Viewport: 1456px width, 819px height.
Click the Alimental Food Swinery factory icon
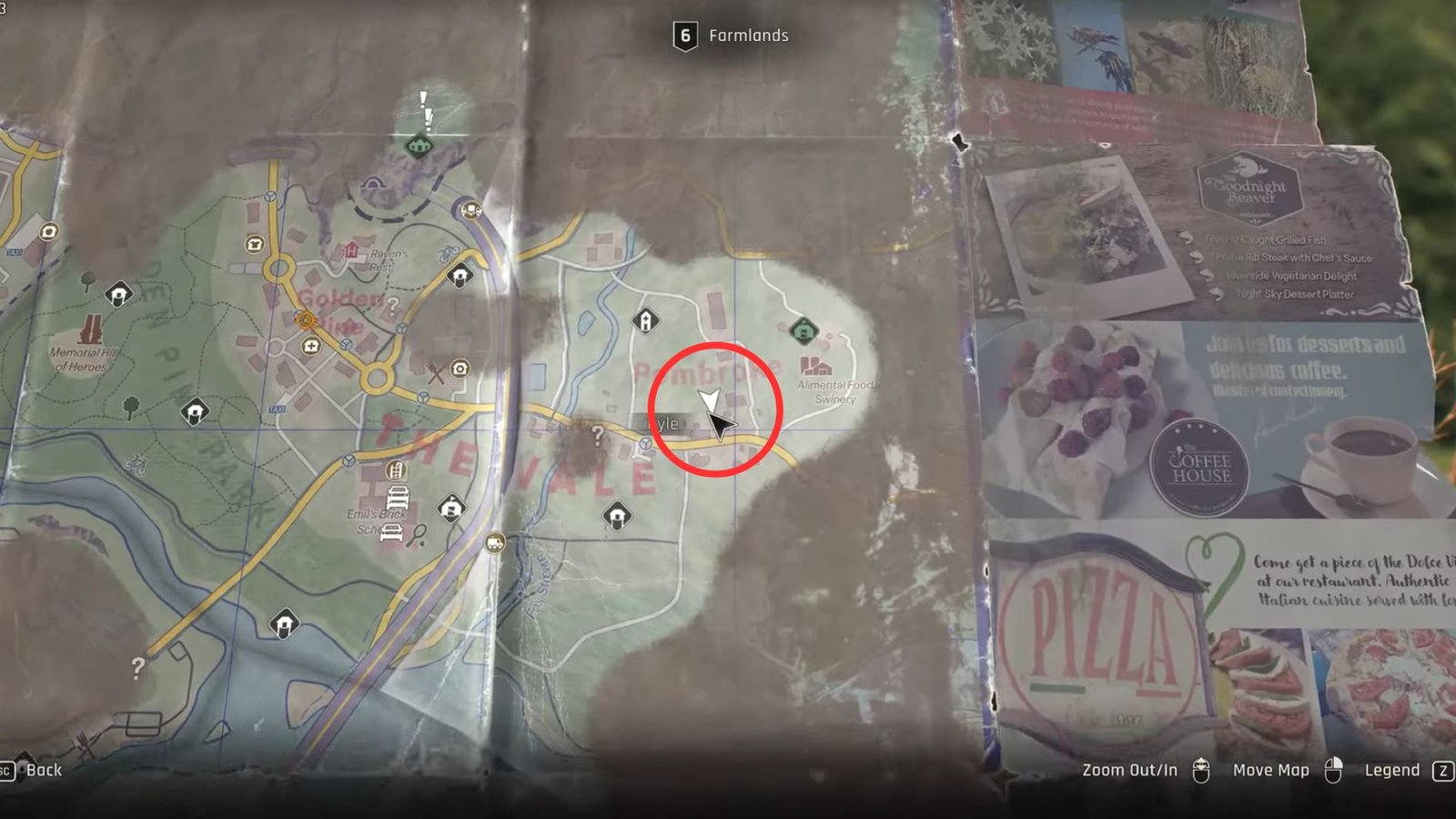(816, 367)
